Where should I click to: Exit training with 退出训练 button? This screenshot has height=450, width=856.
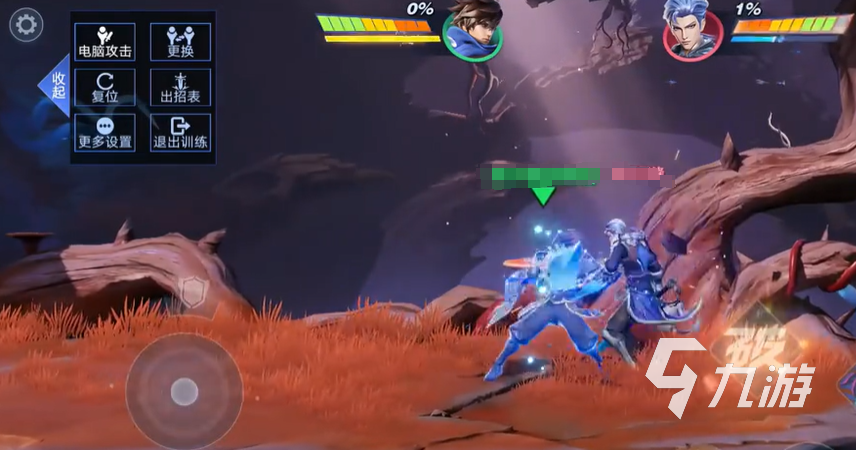[180, 133]
